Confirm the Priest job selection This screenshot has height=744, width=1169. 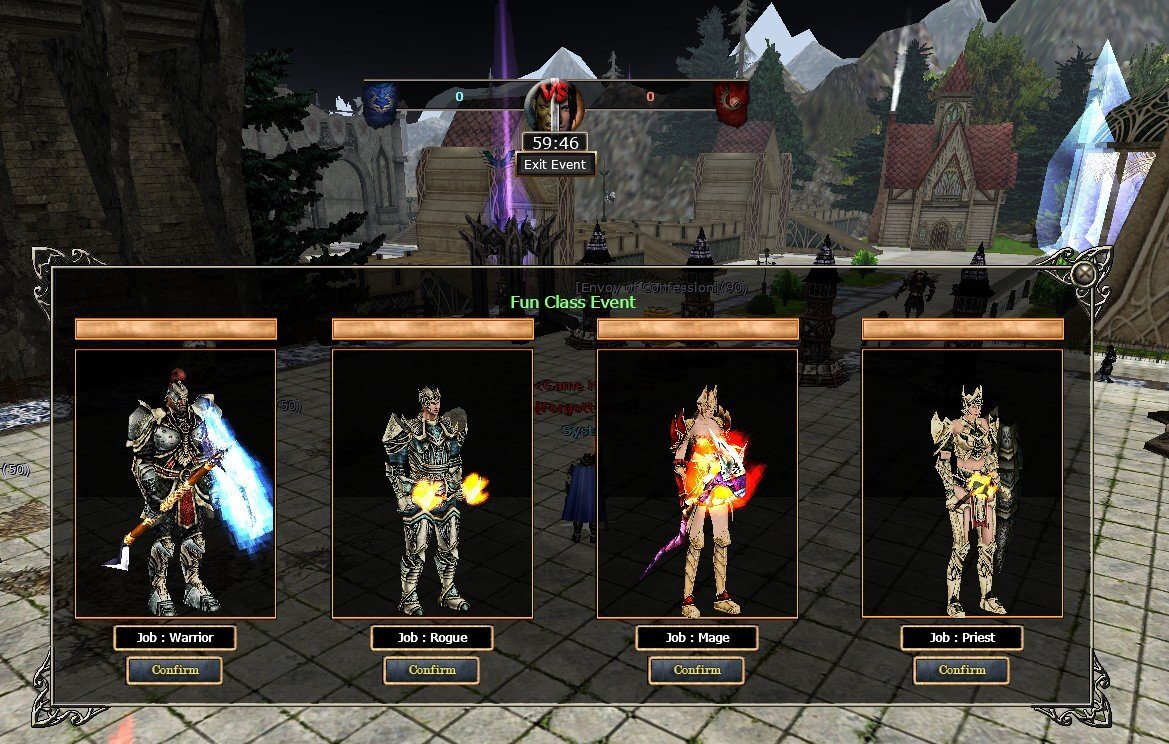tap(962, 670)
